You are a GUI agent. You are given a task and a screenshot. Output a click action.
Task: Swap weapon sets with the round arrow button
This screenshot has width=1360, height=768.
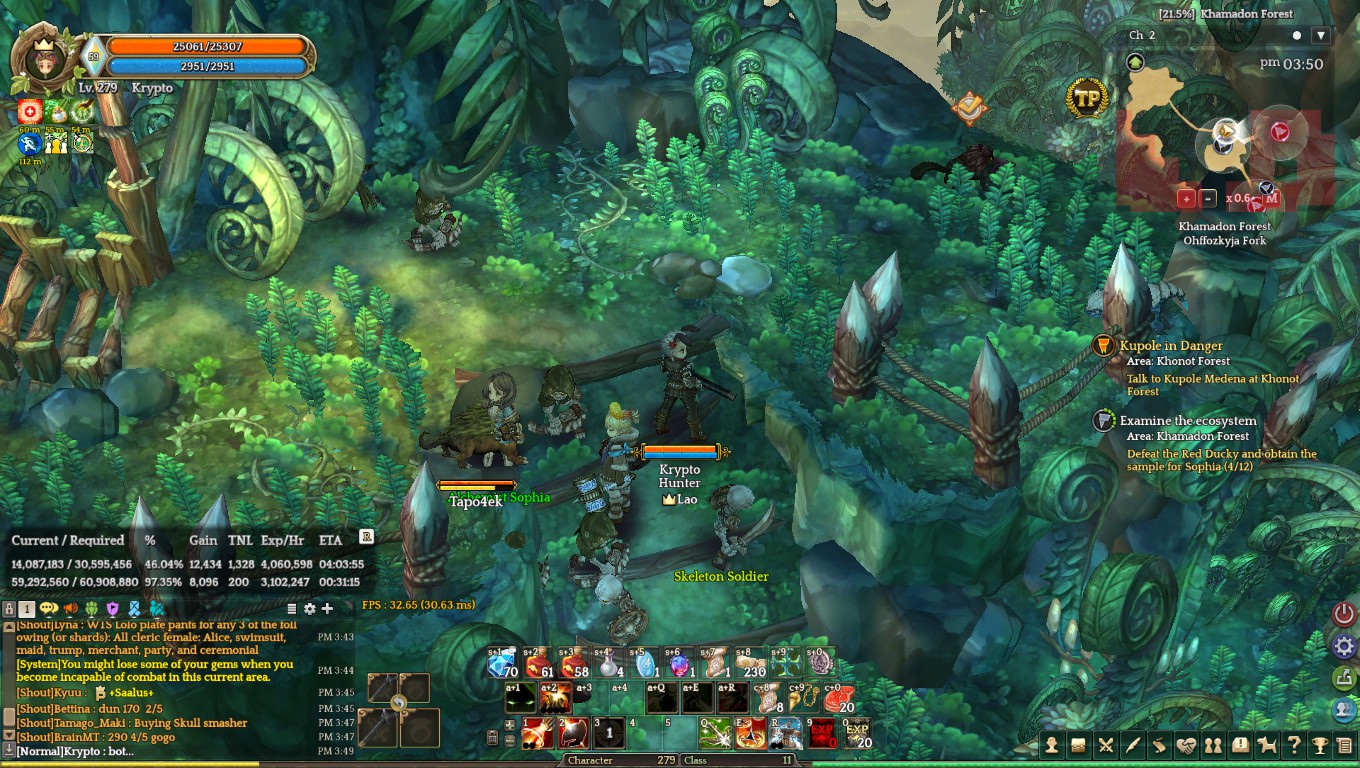point(399,704)
